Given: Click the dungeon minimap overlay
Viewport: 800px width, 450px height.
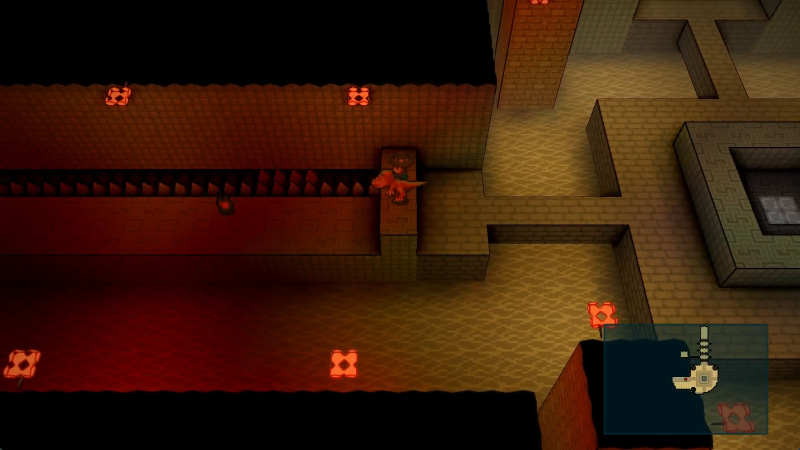Looking at the screenshot, I should pyautogui.click(x=685, y=378).
